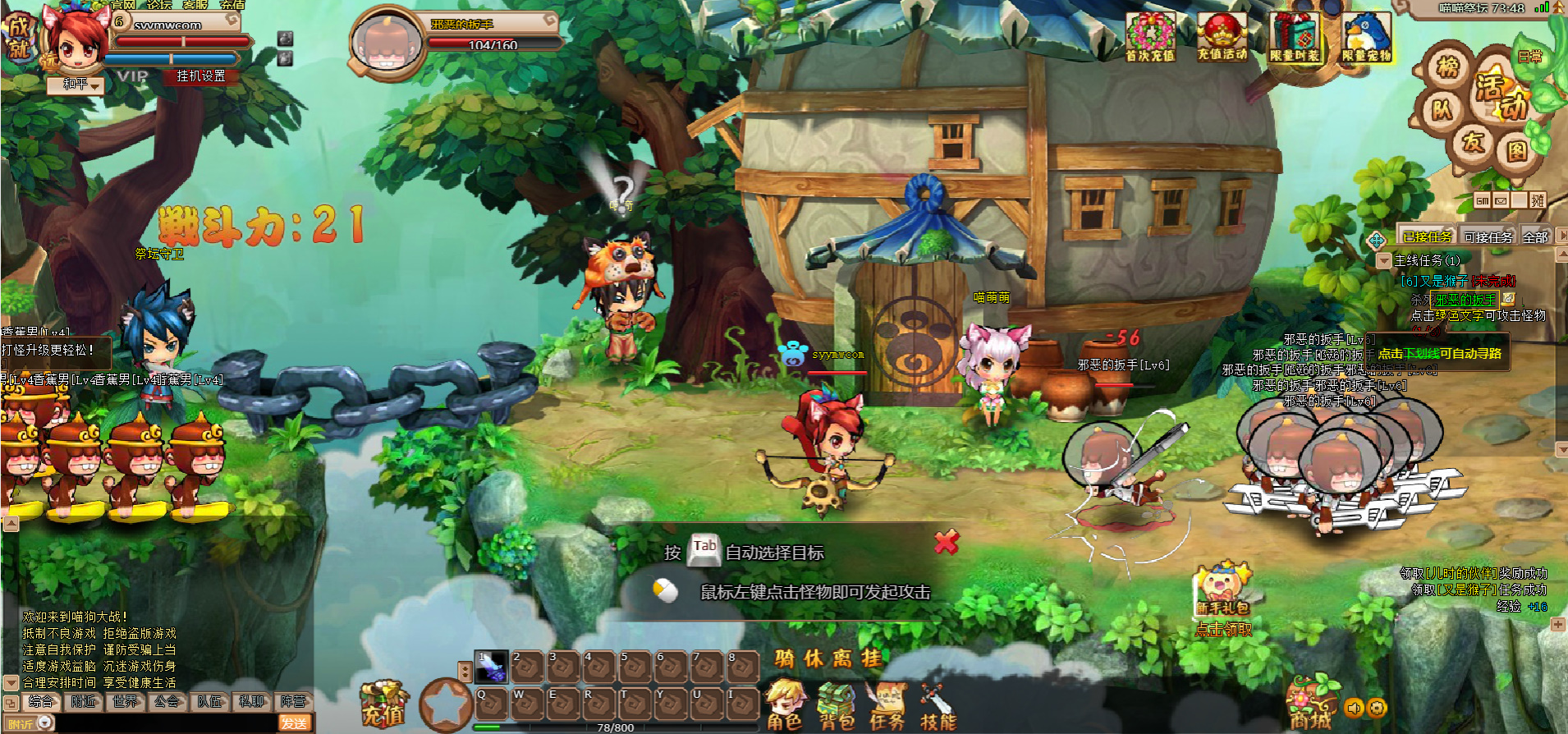1568x734 pixels.
Task: Open the 榜 rankings button
Action: pos(1447,67)
